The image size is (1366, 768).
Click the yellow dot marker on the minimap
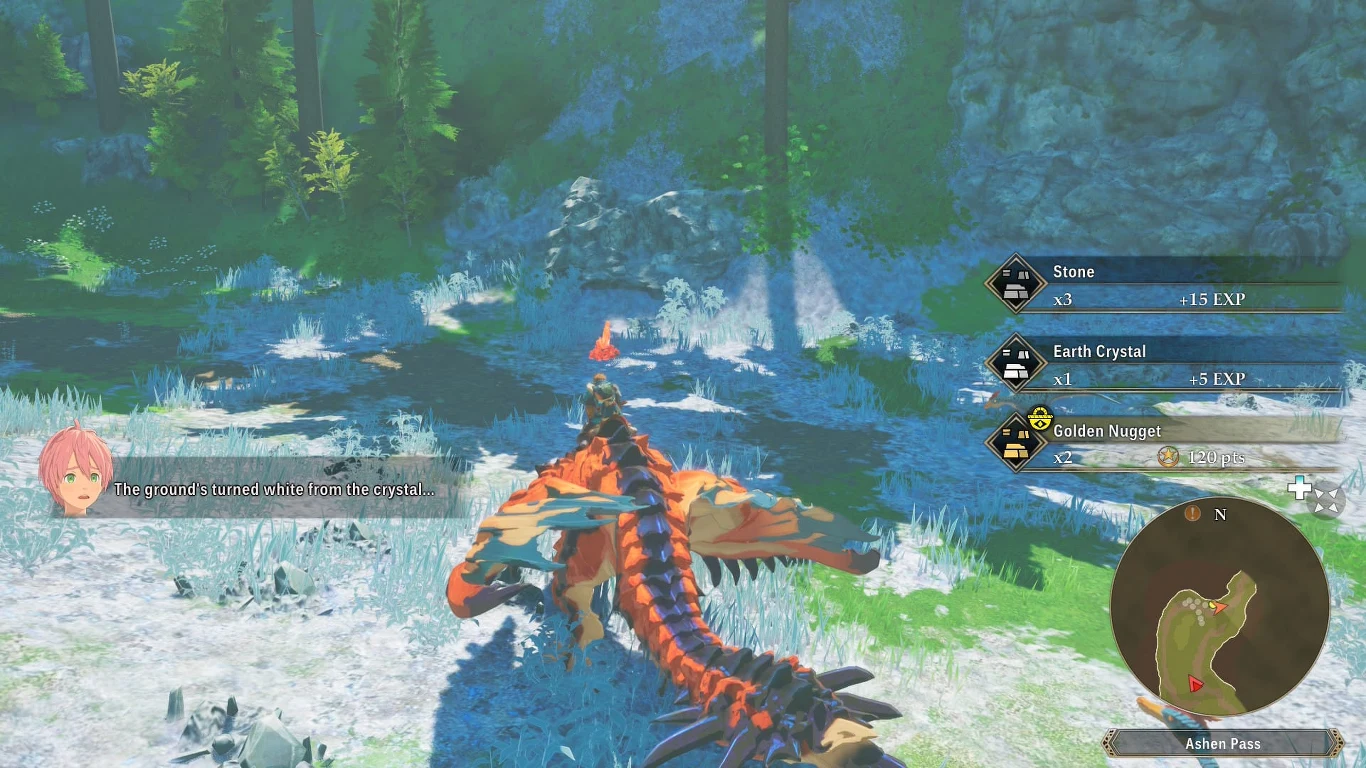point(1212,605)
